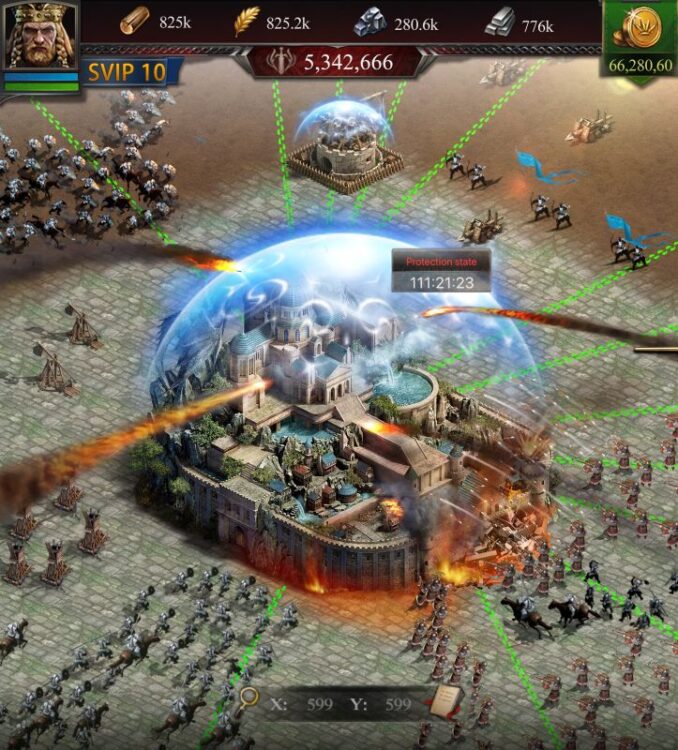
Task: Tap the silver bars resource icon
Action: tap(500, 23)
